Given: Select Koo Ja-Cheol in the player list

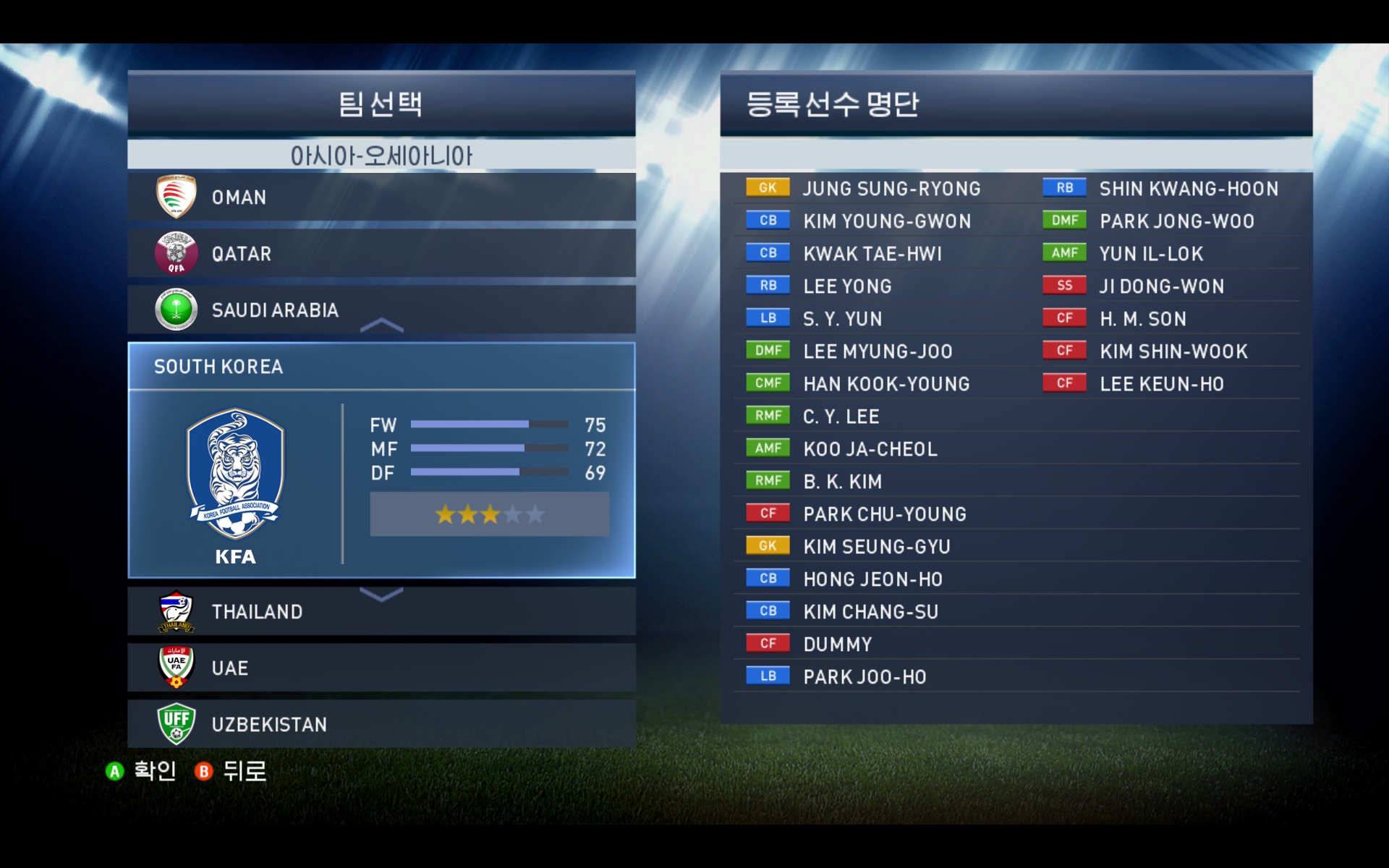Looking at the screenshot, I should coord(870,449).
